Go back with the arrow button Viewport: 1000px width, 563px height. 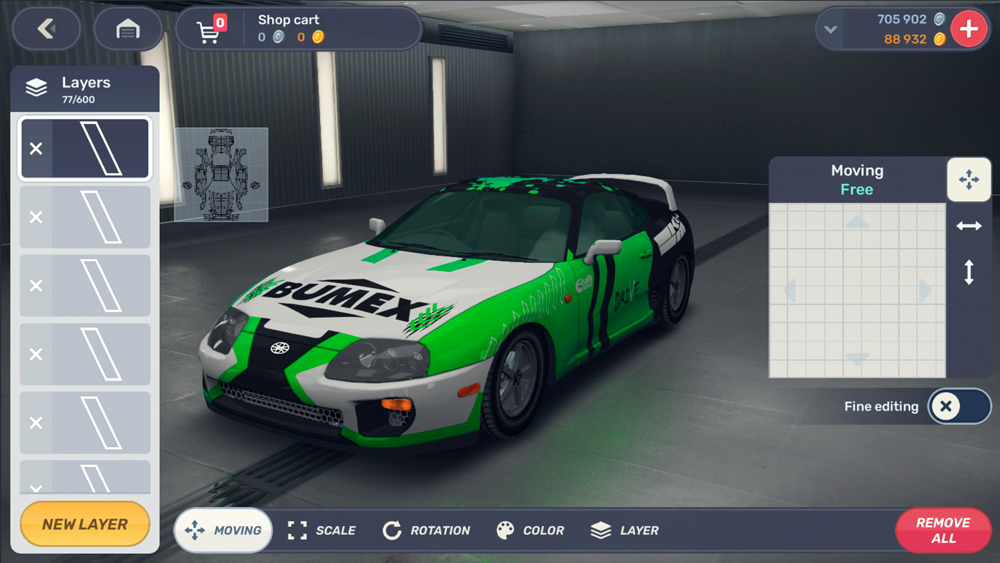46,29
